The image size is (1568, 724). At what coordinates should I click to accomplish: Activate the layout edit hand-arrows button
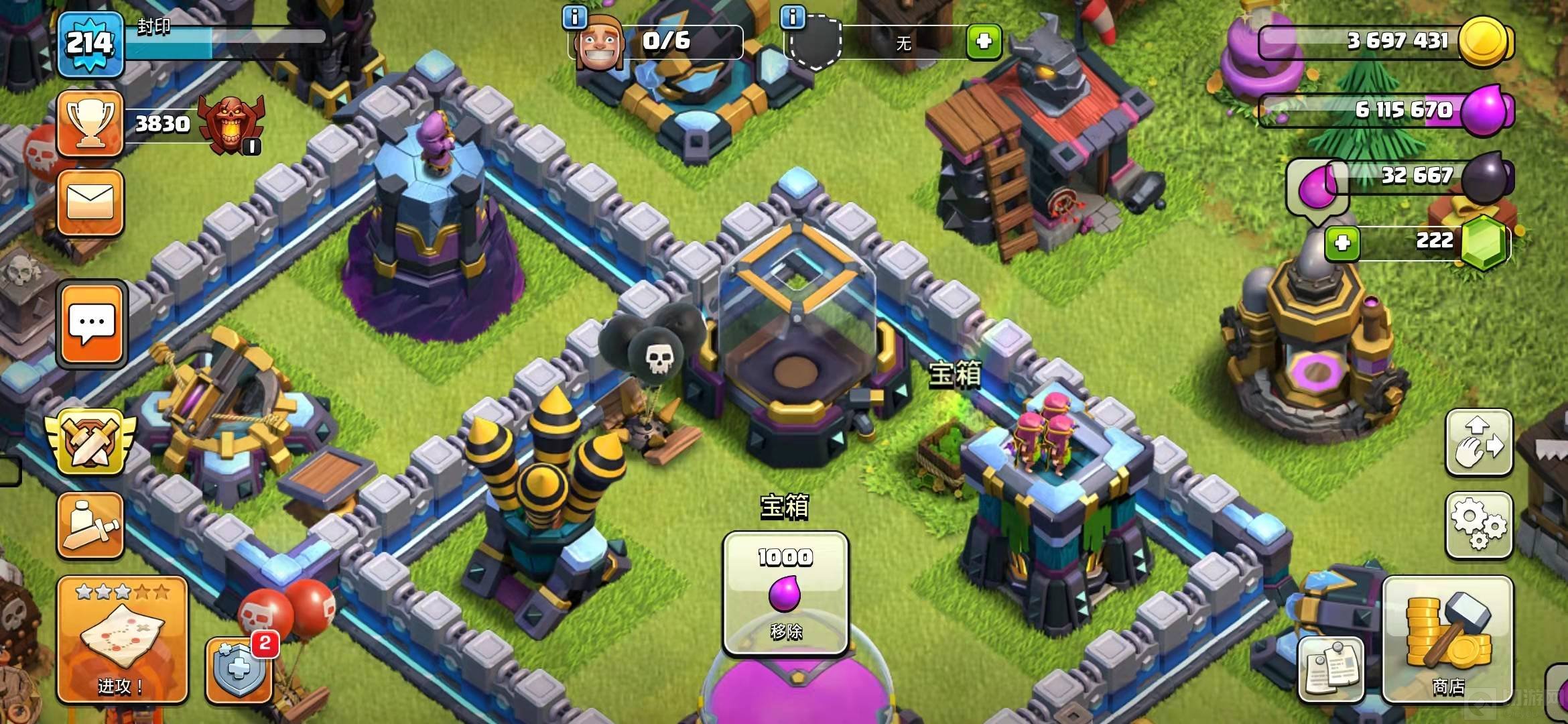1478,442
